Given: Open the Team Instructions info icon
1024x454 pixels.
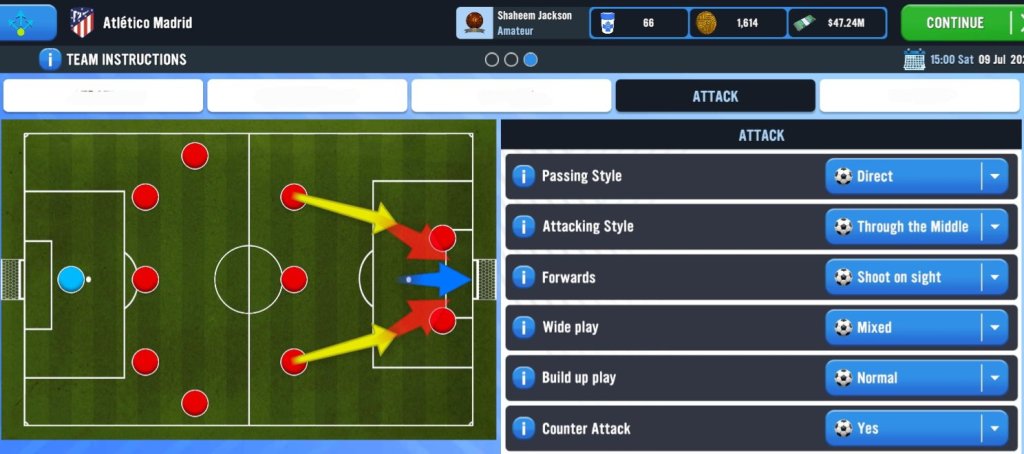Looking at the screenshot, I should (x=50, y=59).
